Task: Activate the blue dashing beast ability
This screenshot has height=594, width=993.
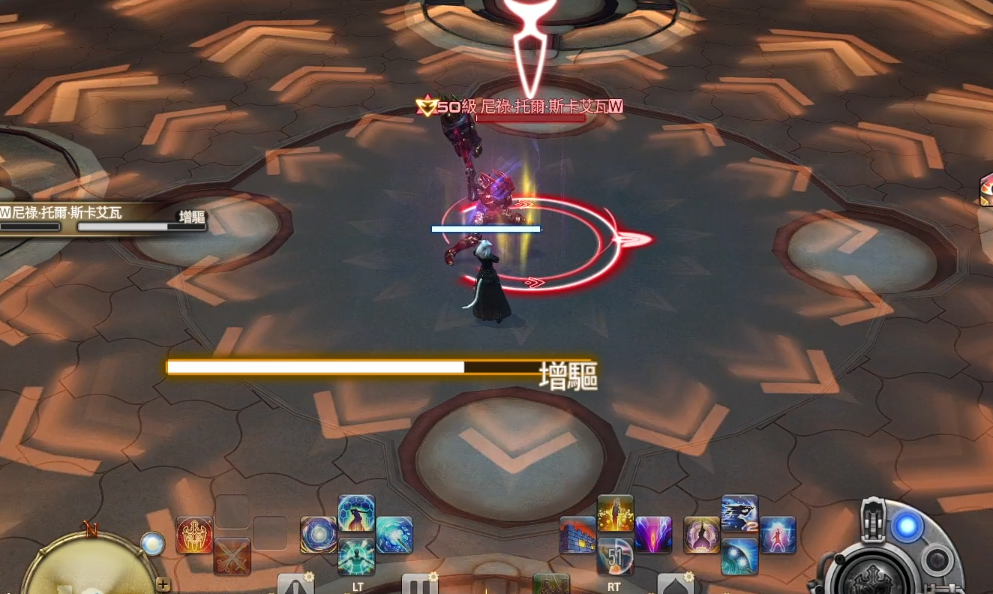Action: click(739, 513)
